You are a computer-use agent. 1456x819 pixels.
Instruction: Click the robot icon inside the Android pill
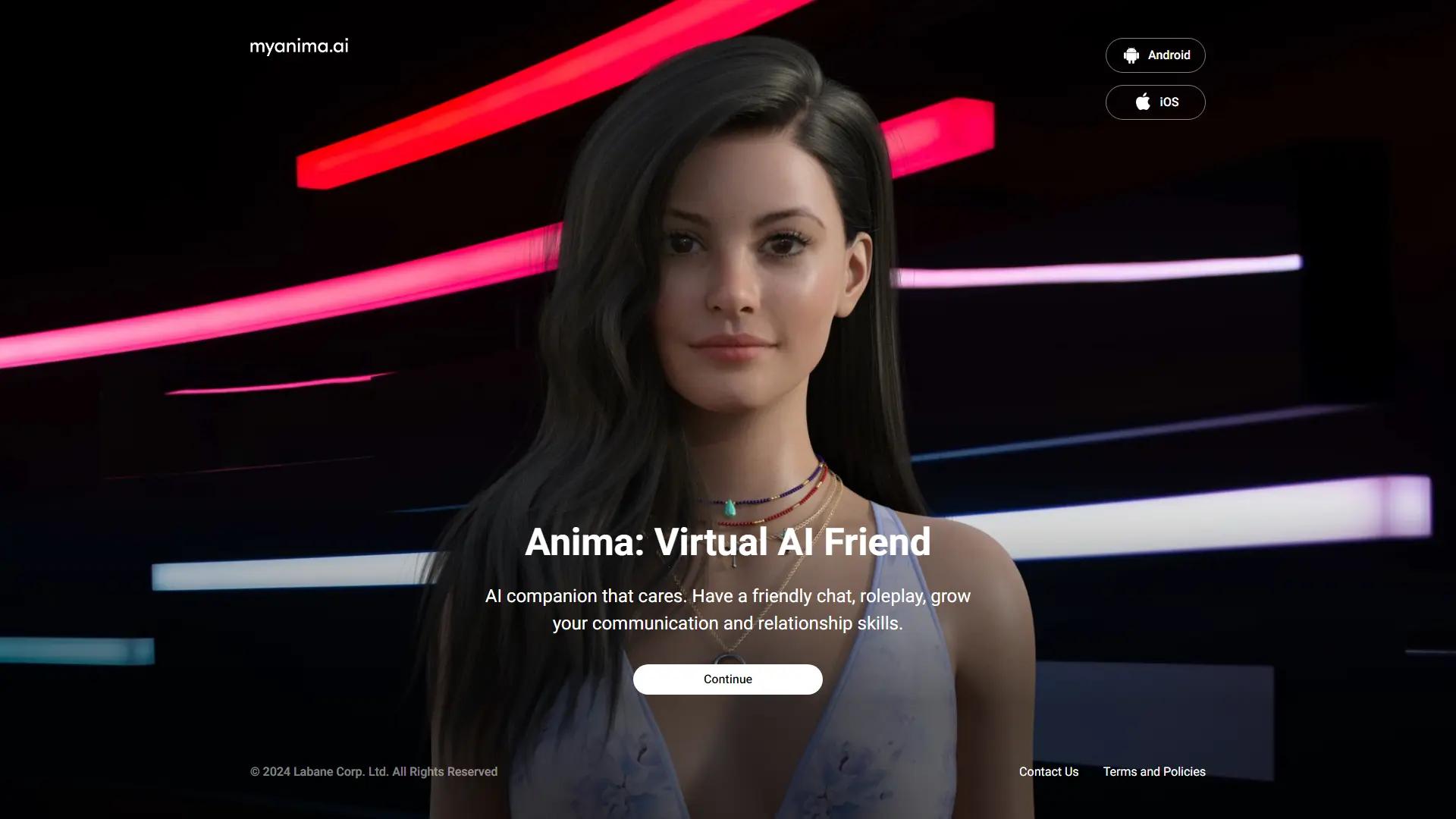coord(1131,55)
